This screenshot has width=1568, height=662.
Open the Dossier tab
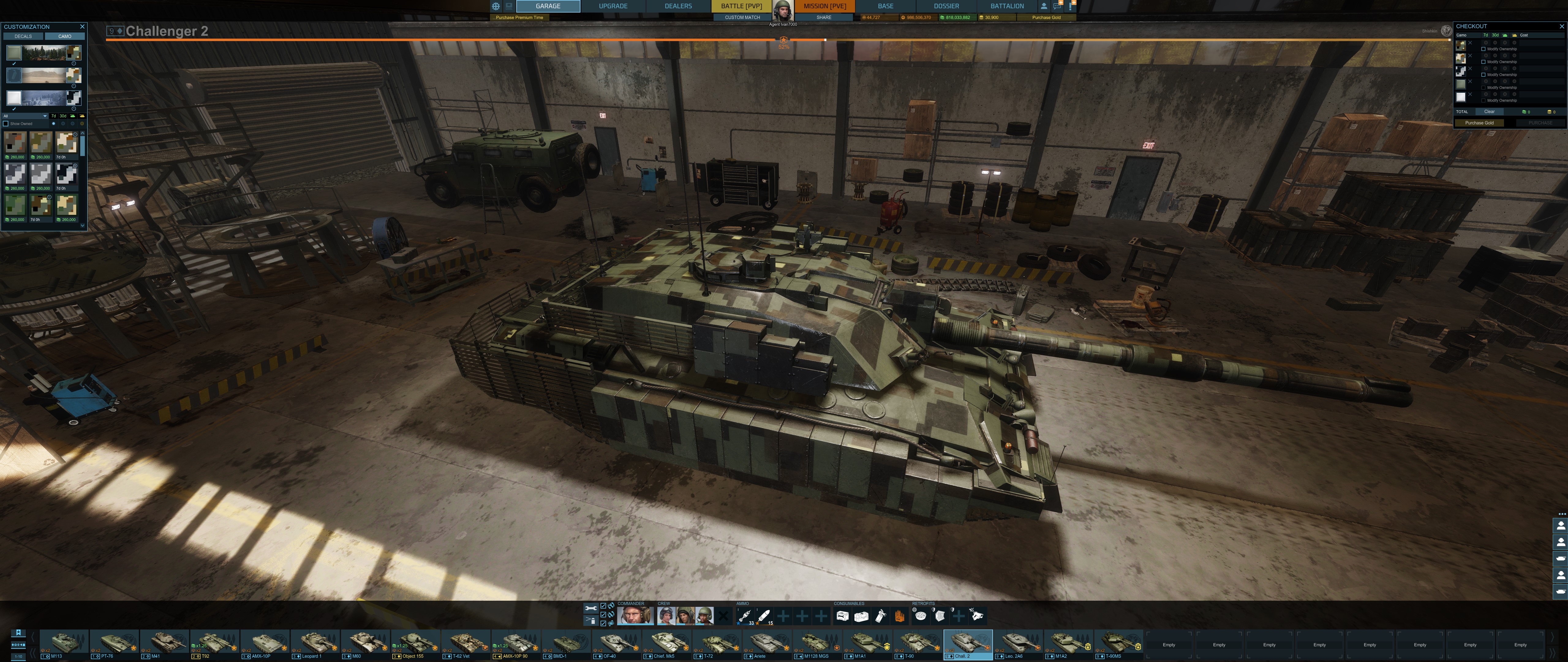tap(946, 6)
